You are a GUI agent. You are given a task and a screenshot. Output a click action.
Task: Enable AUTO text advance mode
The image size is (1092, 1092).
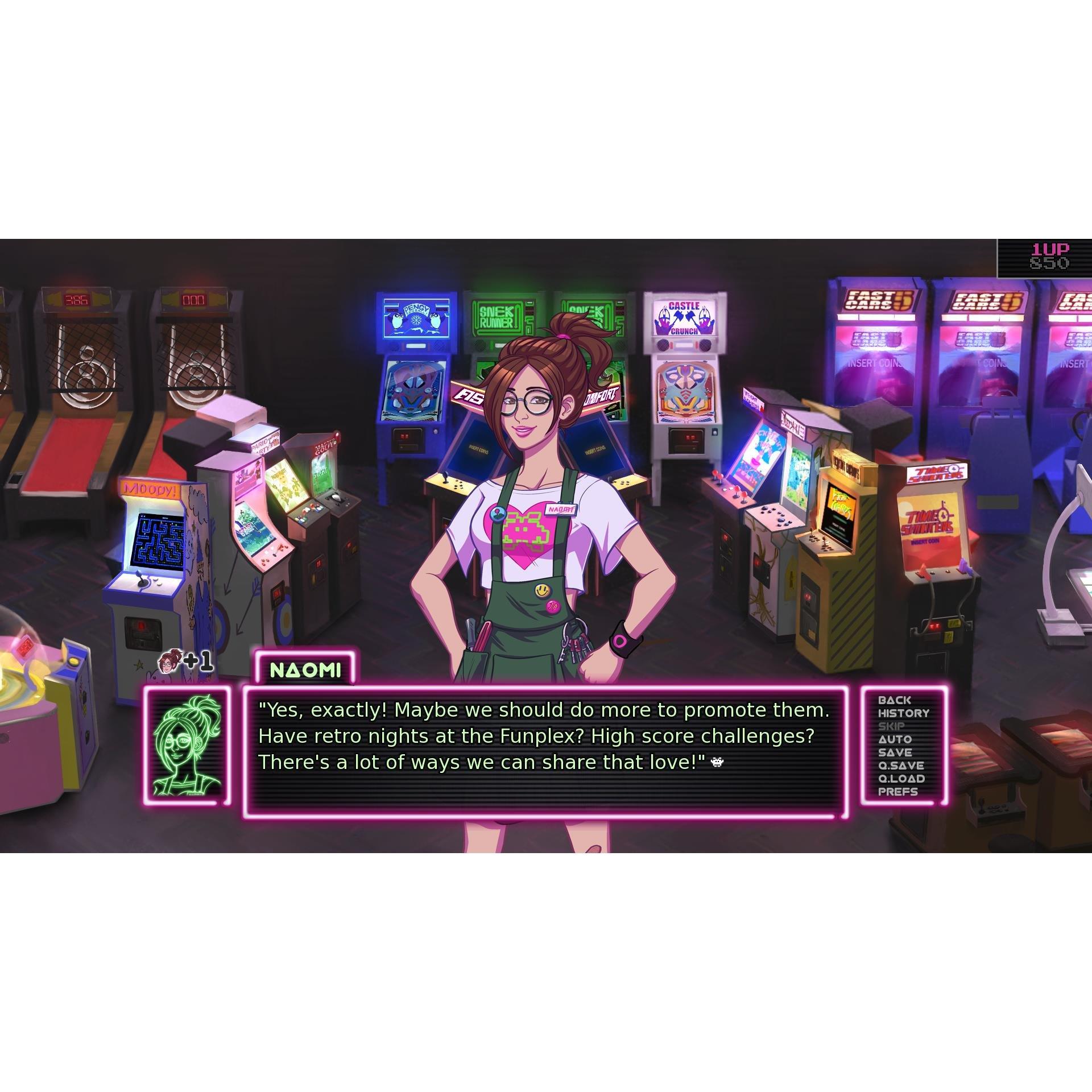[896, 738]
